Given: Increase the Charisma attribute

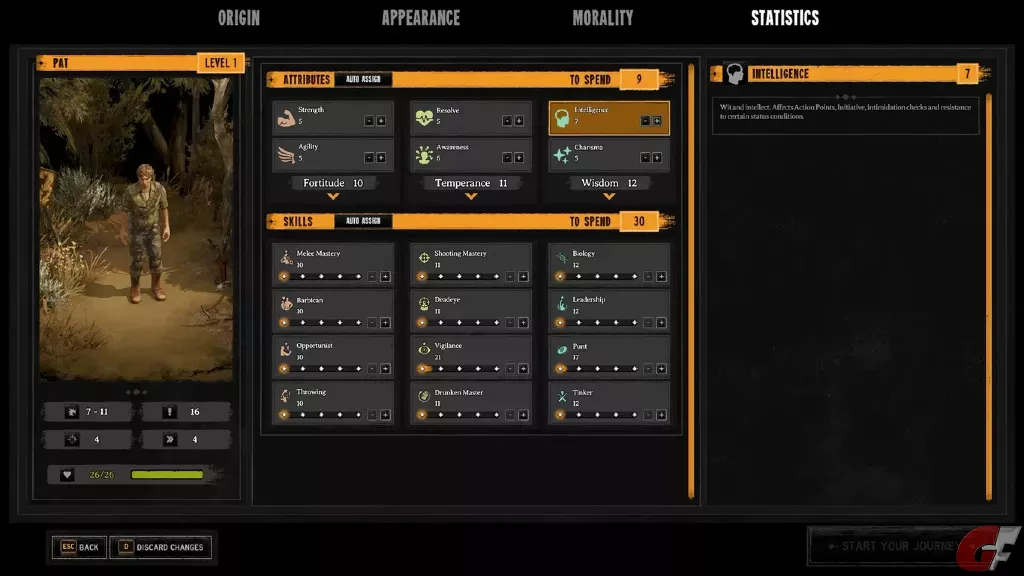Looking at the screenshot, I should click(657, 158).
